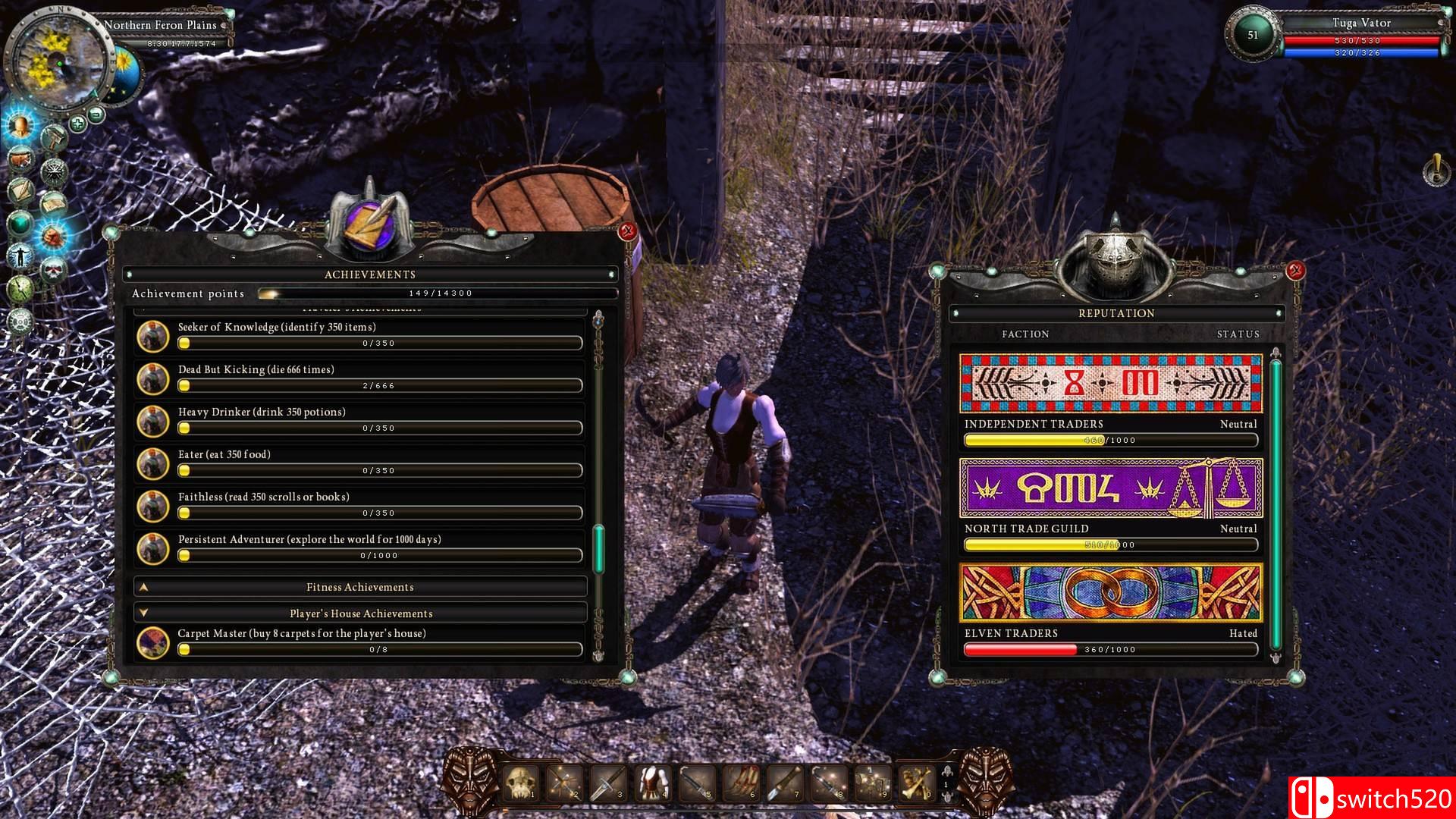
Task: Expand the Player's House Achievements header
Action: pyautogui.click(x=360, y=613)
